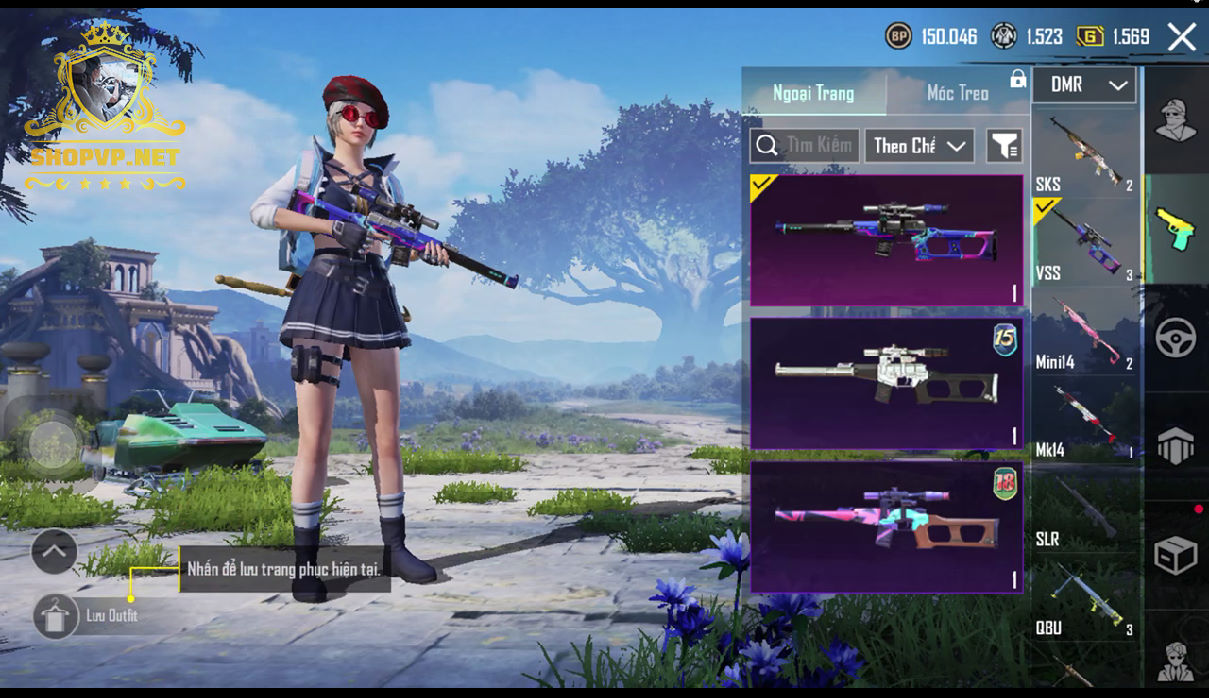This screenshot has height=698, width=1209.
Task: Open the Móc Treo tab
Action: pyautogui.click(x=957, y=93)
